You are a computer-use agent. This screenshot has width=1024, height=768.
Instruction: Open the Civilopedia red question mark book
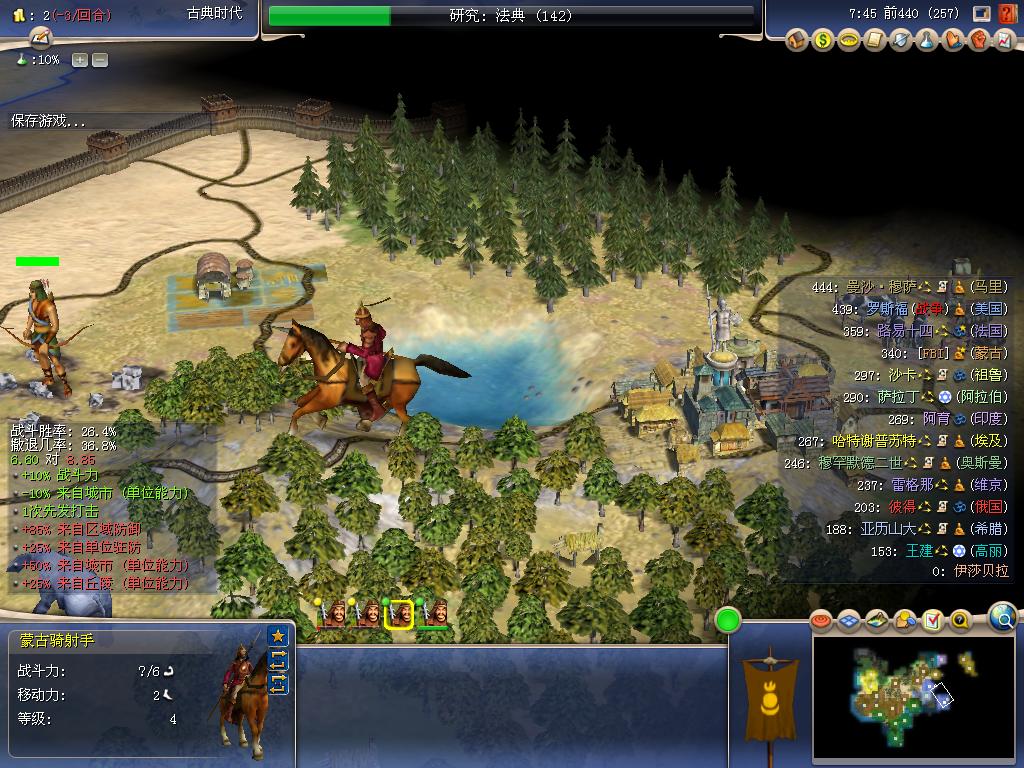tap(1005, 14)
